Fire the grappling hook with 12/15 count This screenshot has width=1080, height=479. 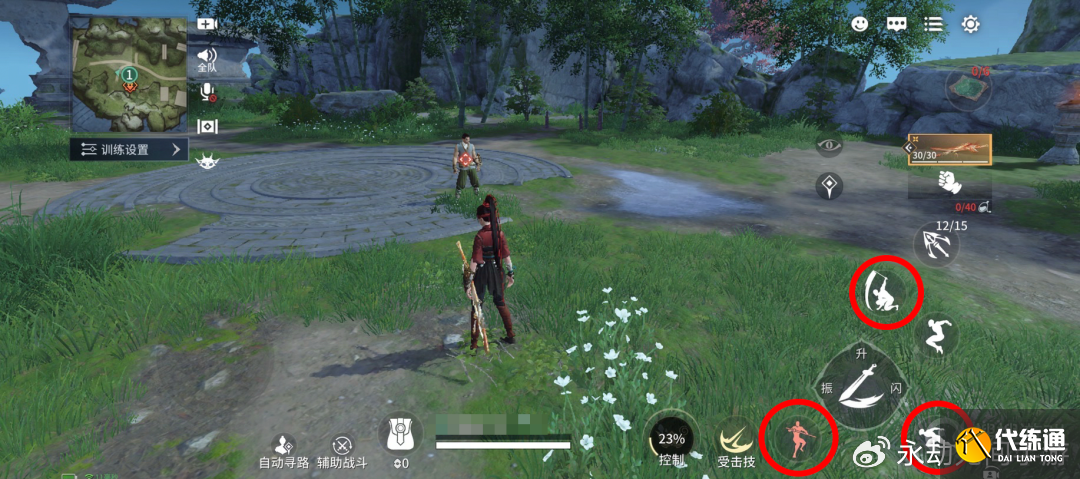[937, 244]
